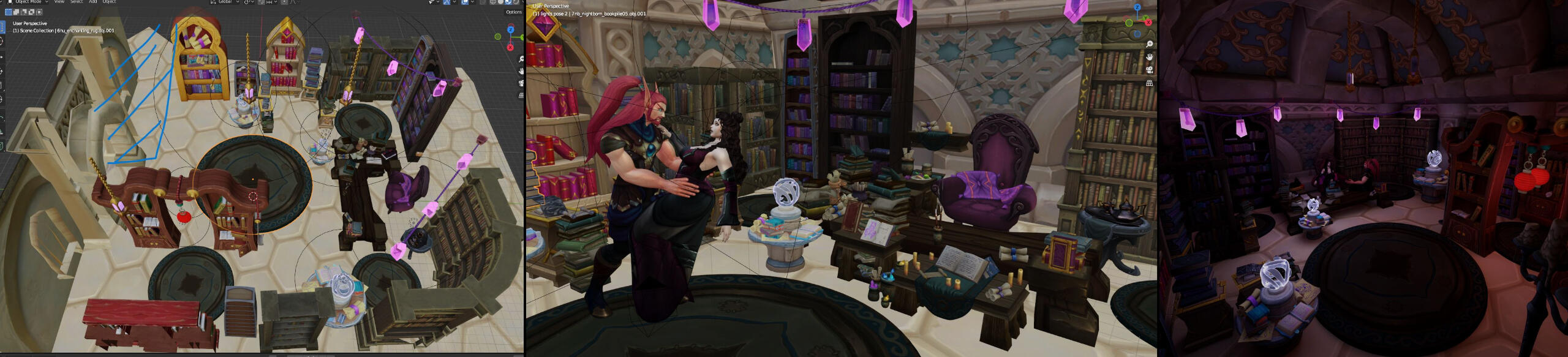The width and height of the screenshot is (1568, 357).
Task: Toggle the perspective grid icon in character close-up viewport
Action: [x=1150, y=83]
